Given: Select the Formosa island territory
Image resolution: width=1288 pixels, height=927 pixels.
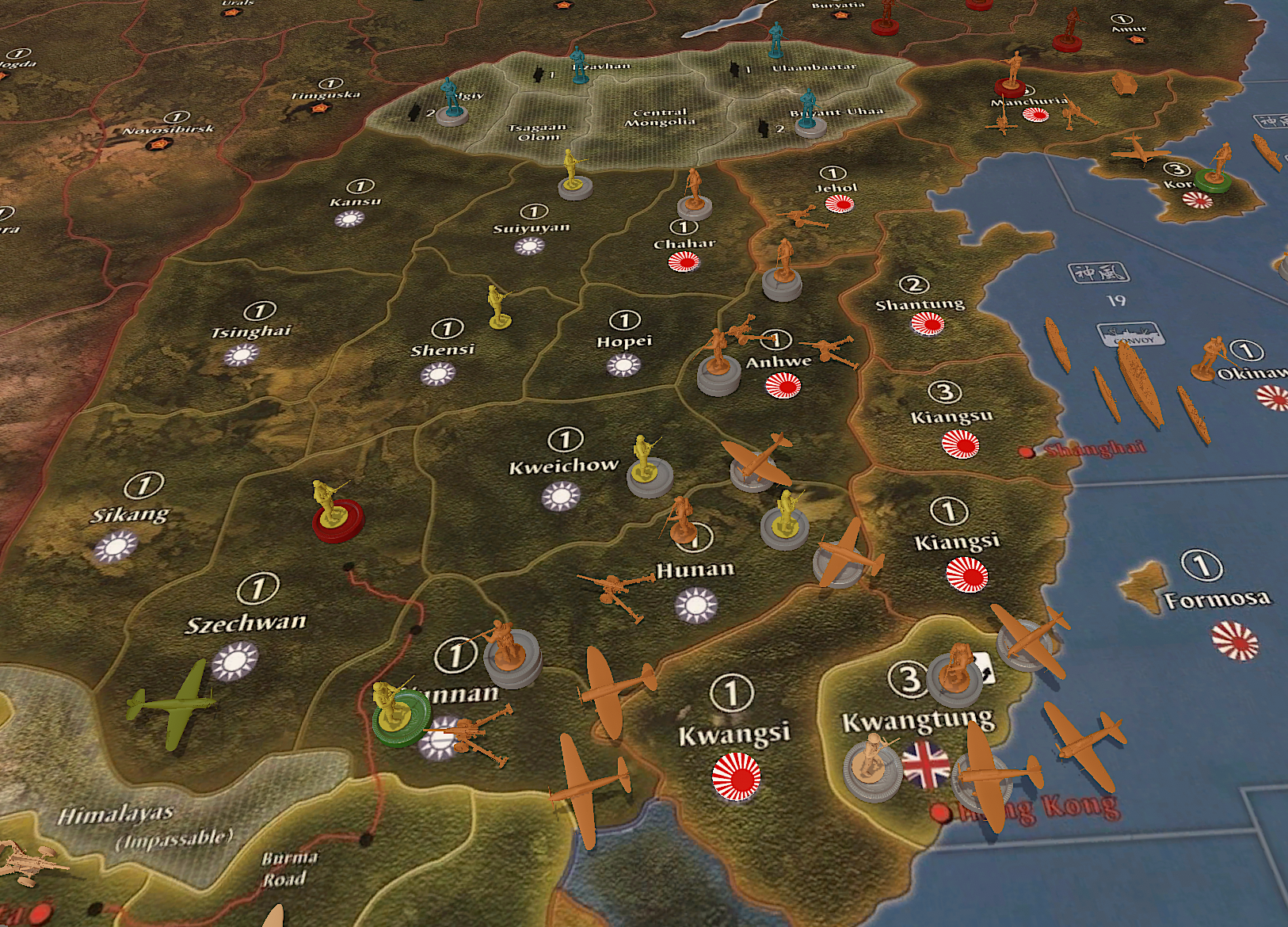Looking at the screenshot, I should point(1217,598).
